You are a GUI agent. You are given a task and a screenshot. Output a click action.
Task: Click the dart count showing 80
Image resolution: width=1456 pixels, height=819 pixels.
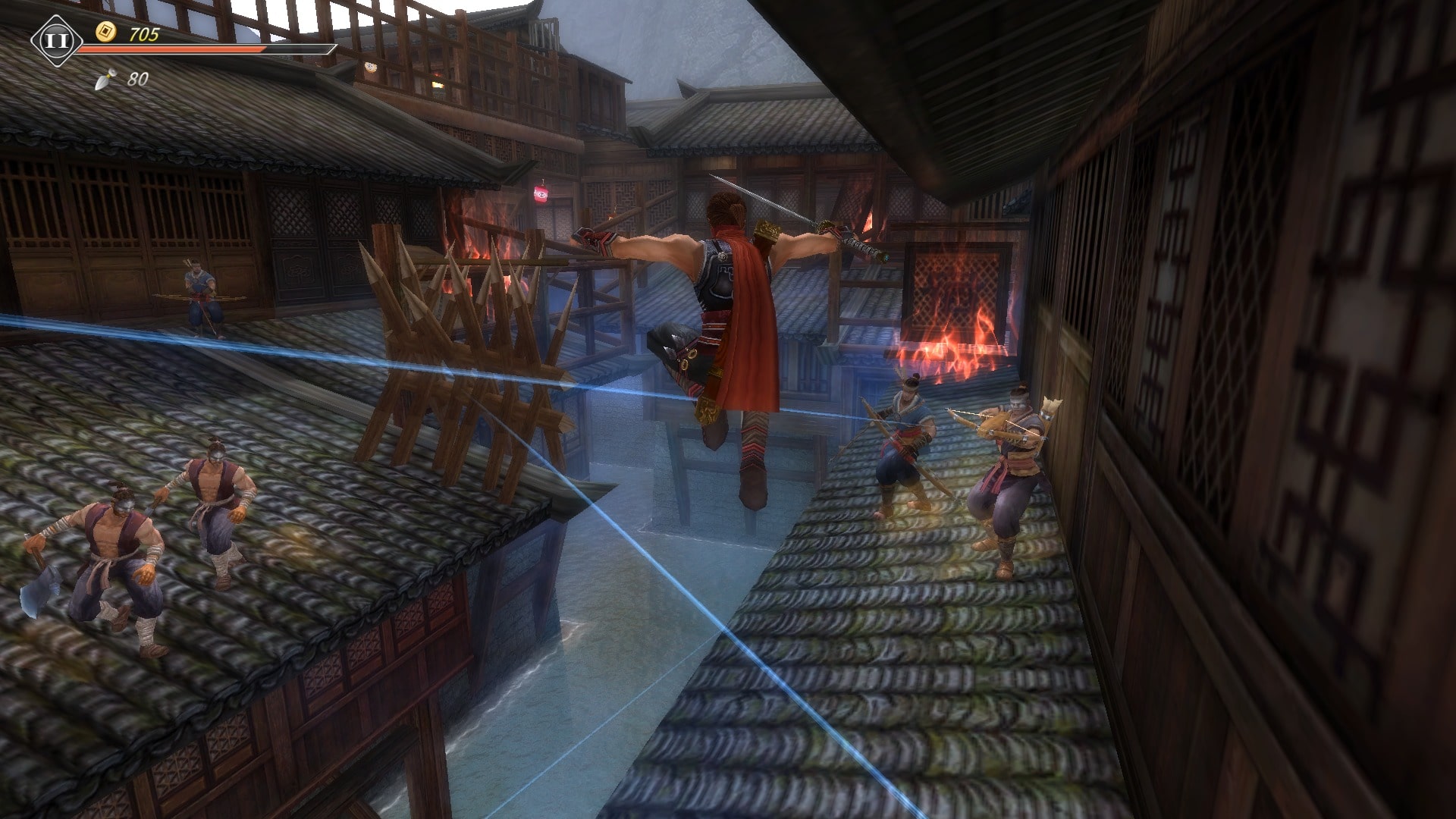pos(137,77)
